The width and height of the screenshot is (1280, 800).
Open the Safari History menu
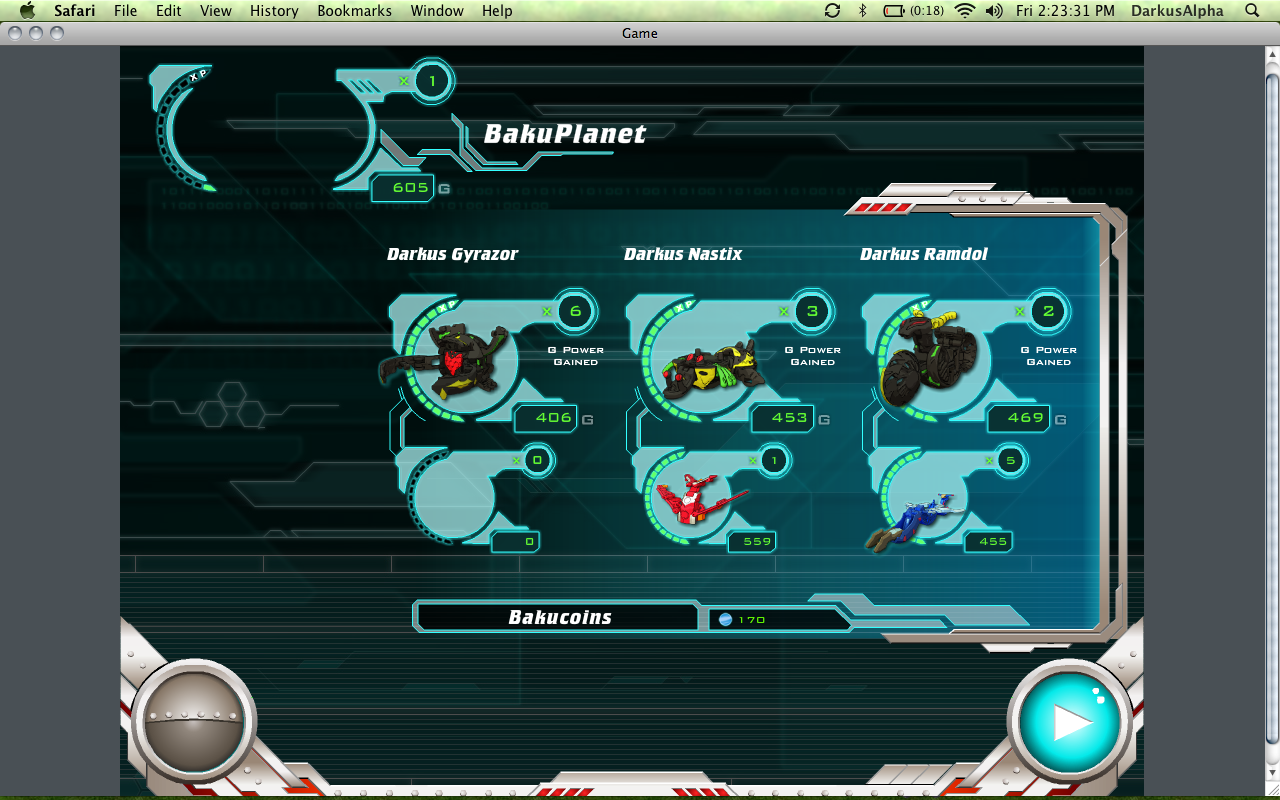coord(274,11)
